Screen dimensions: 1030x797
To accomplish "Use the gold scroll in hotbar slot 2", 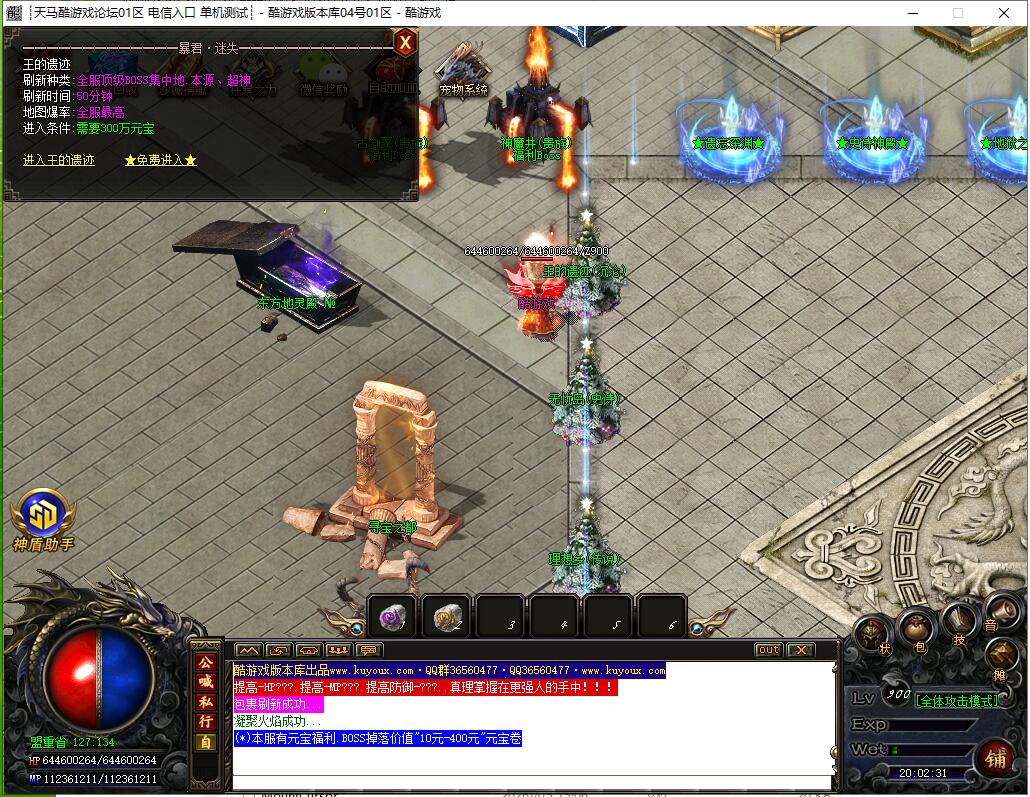I will (446, 618).
